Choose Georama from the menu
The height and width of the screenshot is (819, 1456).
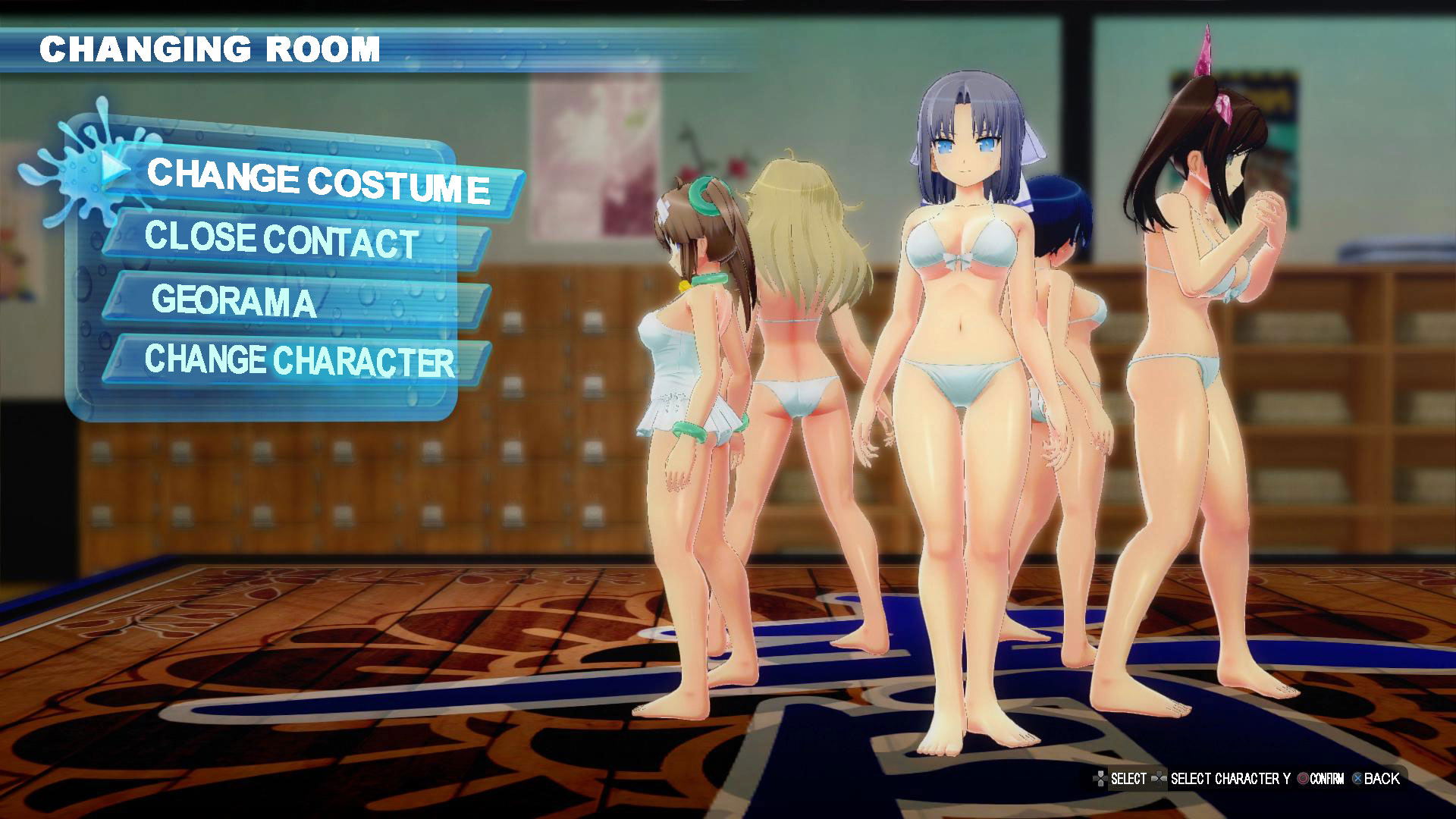[x=234, y=300]
